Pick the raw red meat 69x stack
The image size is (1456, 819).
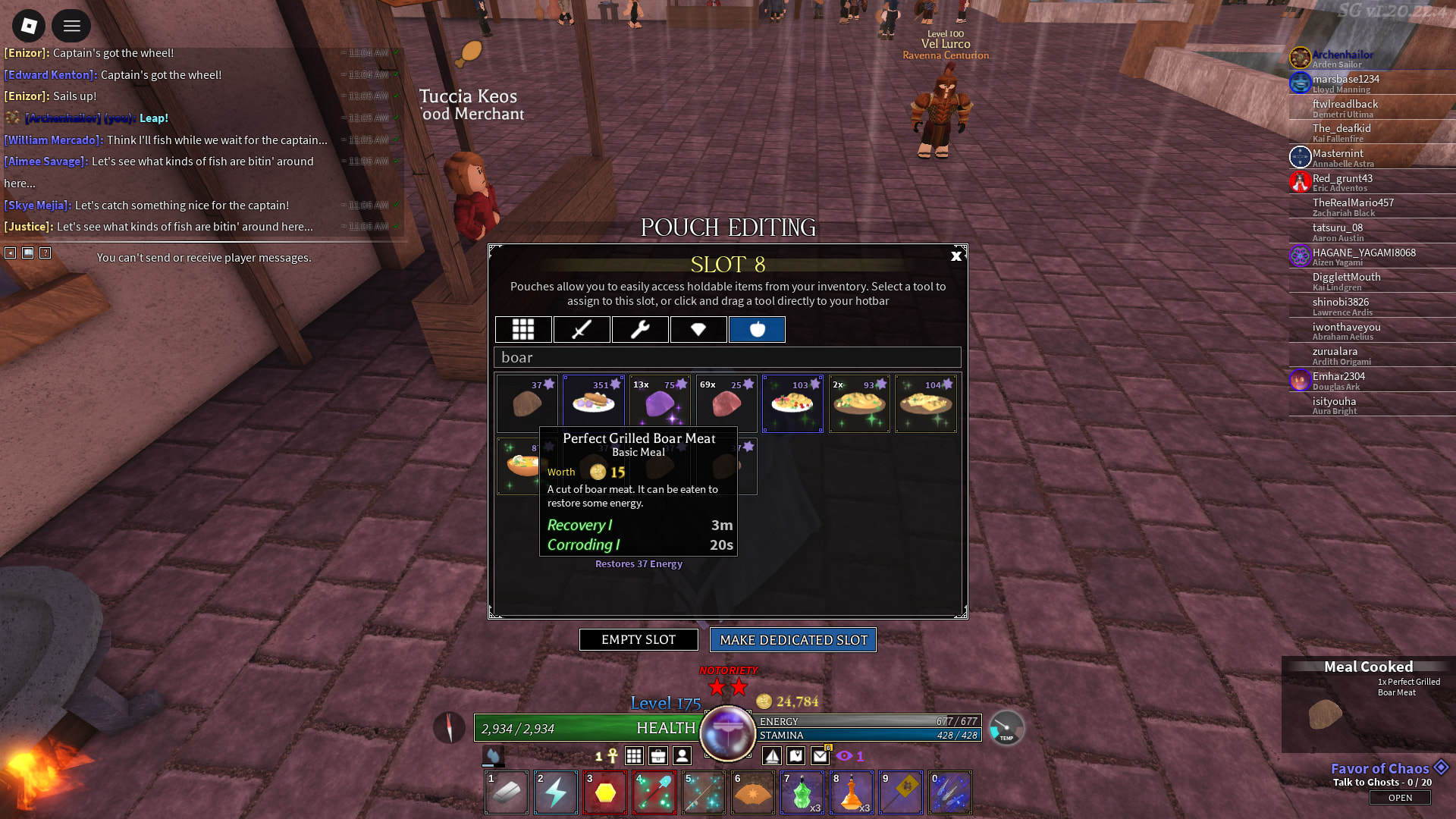(726, 403)
